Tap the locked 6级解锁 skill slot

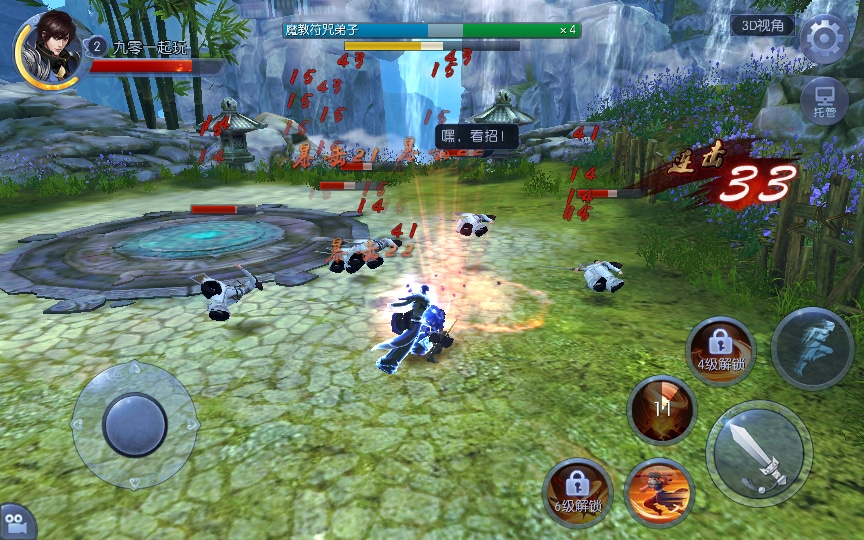coord(578,492)
